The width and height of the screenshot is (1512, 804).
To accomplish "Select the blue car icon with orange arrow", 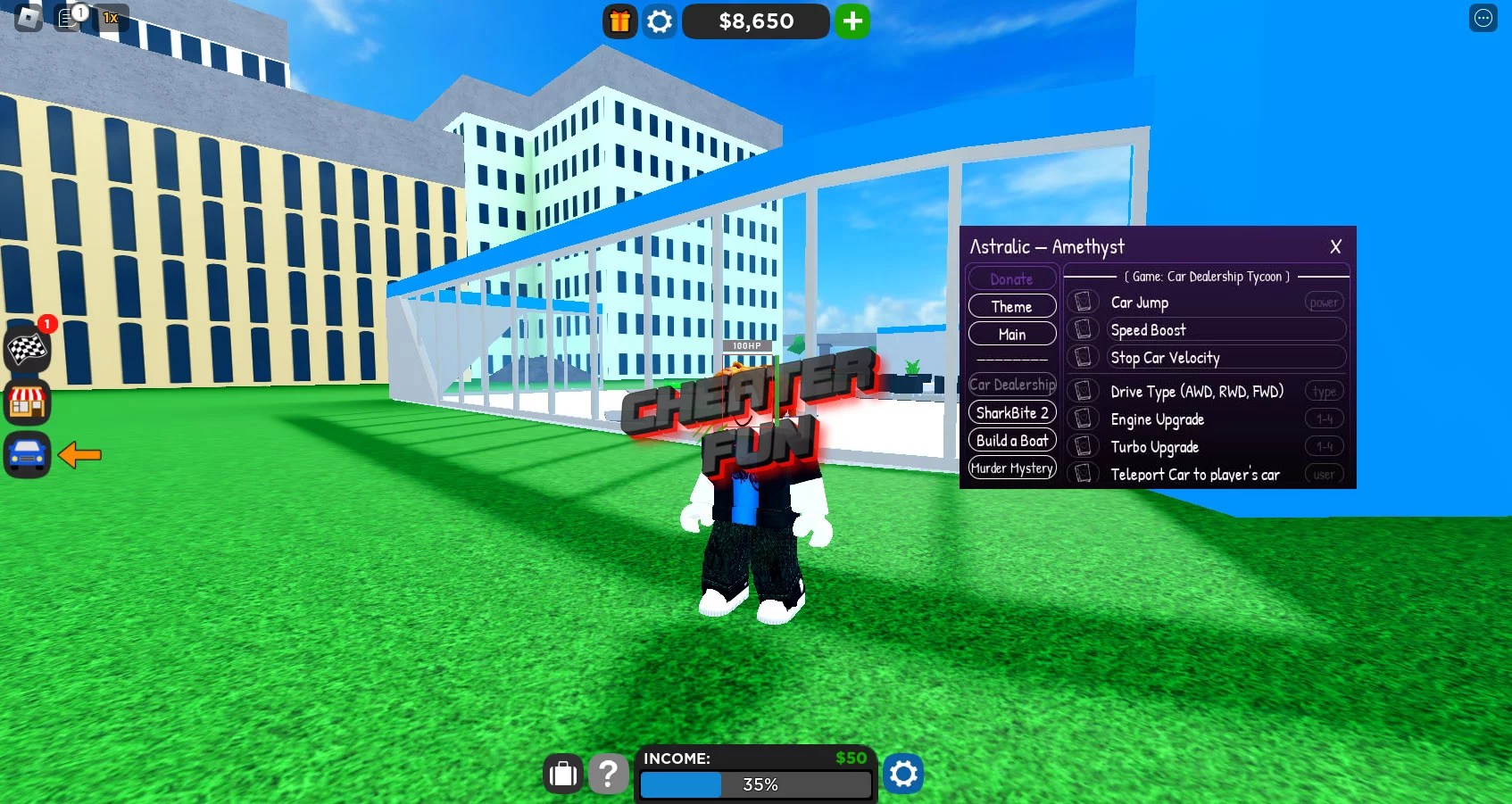I will coord(28,455).
